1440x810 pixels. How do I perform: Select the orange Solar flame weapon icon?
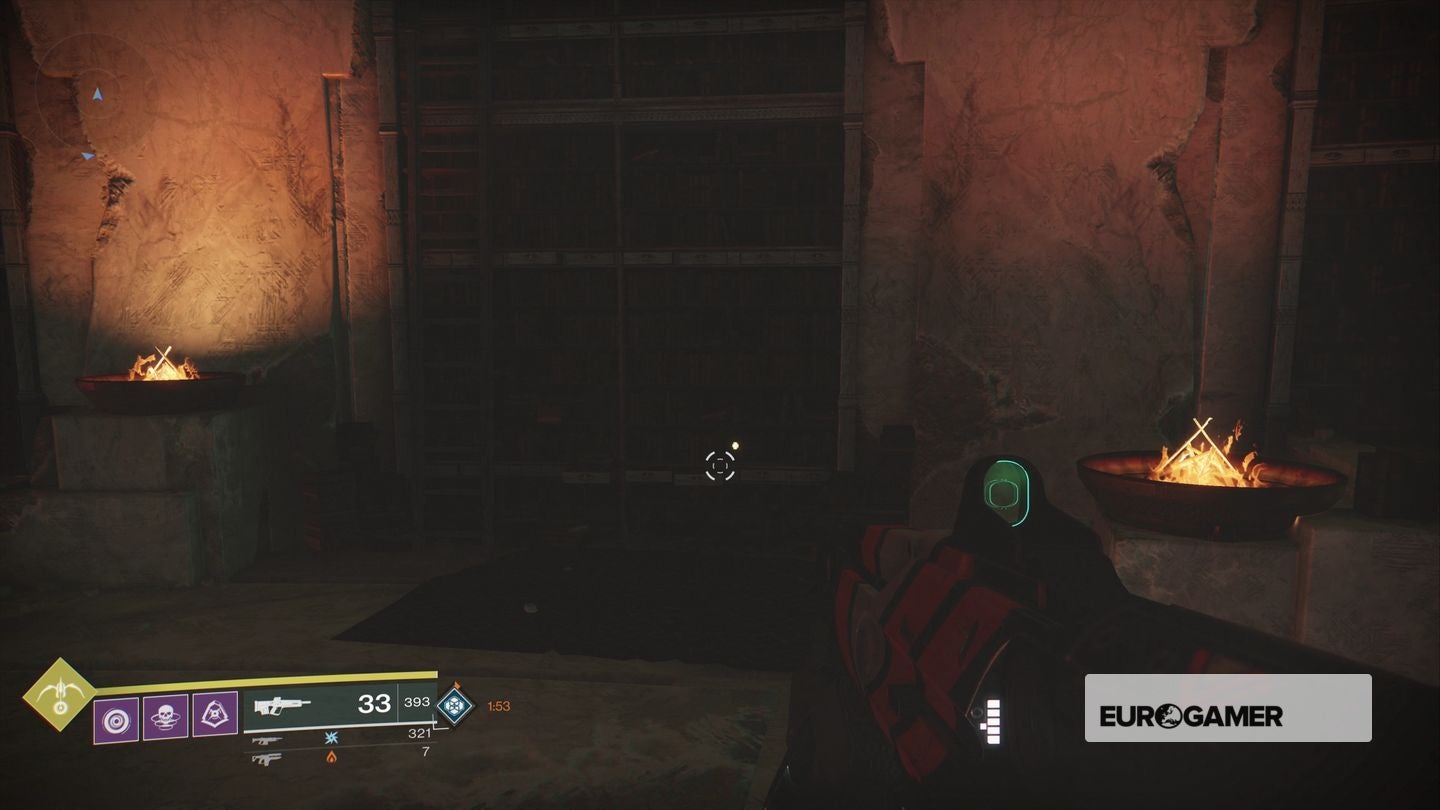pyautogui.click(x=331, y=759)
